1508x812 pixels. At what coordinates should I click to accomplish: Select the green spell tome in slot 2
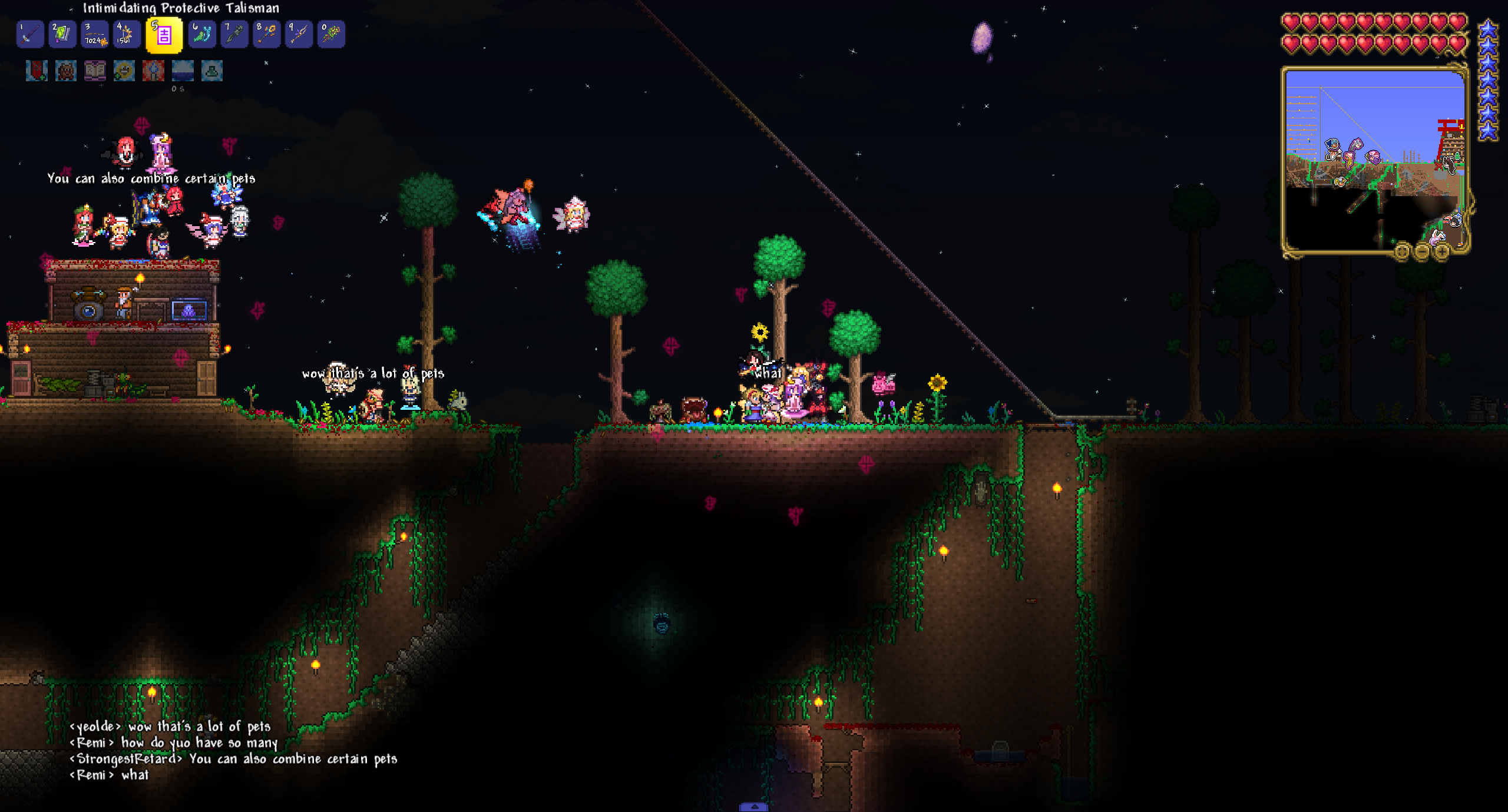pyautogui.click(x=62, y=34)
